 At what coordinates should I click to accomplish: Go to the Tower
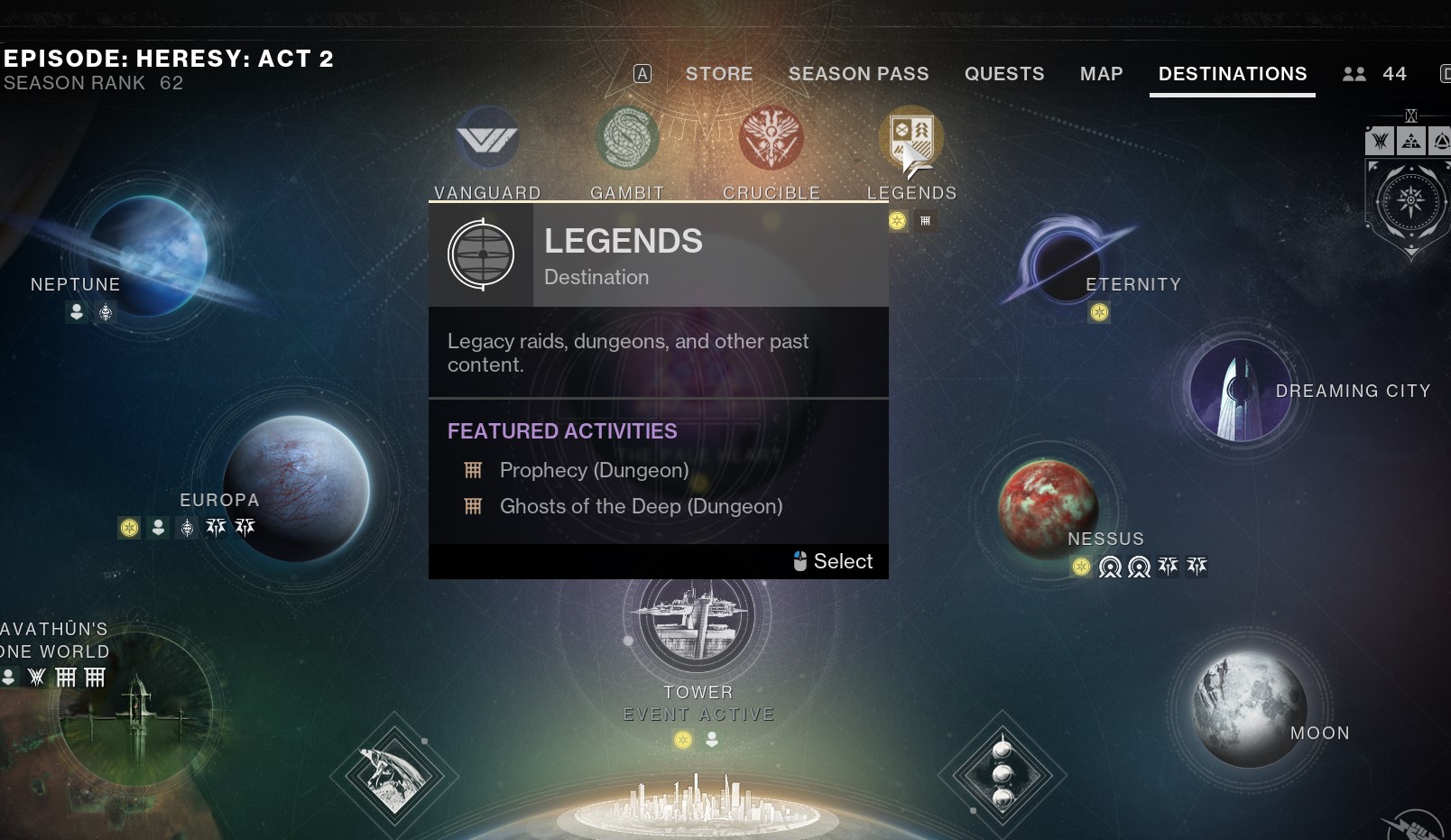click(697, 618)
